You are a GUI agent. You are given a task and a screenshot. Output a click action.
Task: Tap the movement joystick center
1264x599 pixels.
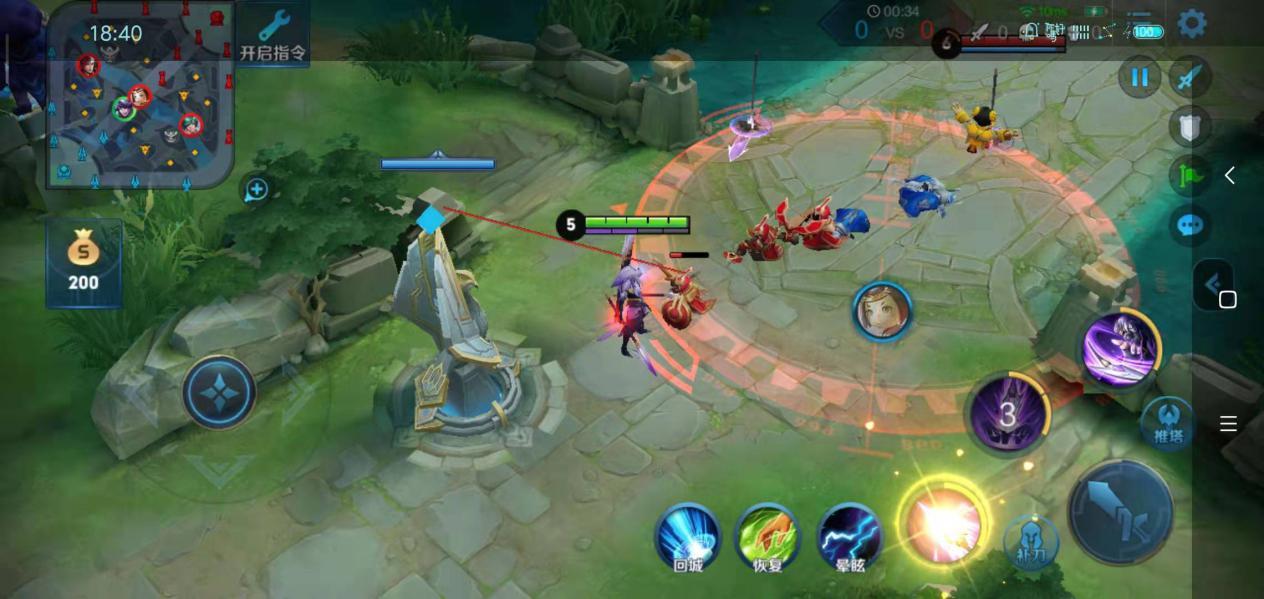coord(219,392)
